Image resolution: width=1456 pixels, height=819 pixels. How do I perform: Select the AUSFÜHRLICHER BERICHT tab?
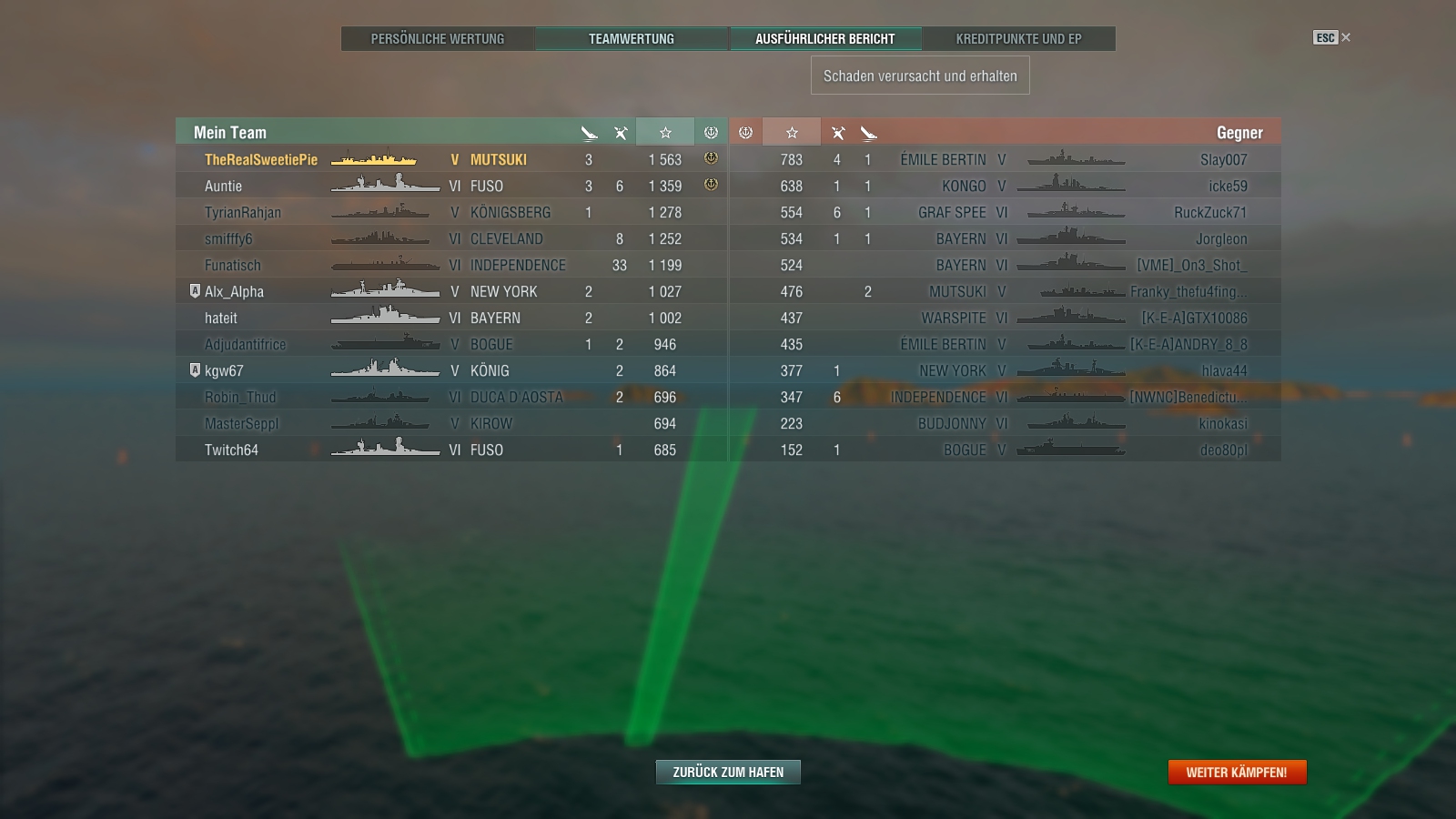pos(826,39)
